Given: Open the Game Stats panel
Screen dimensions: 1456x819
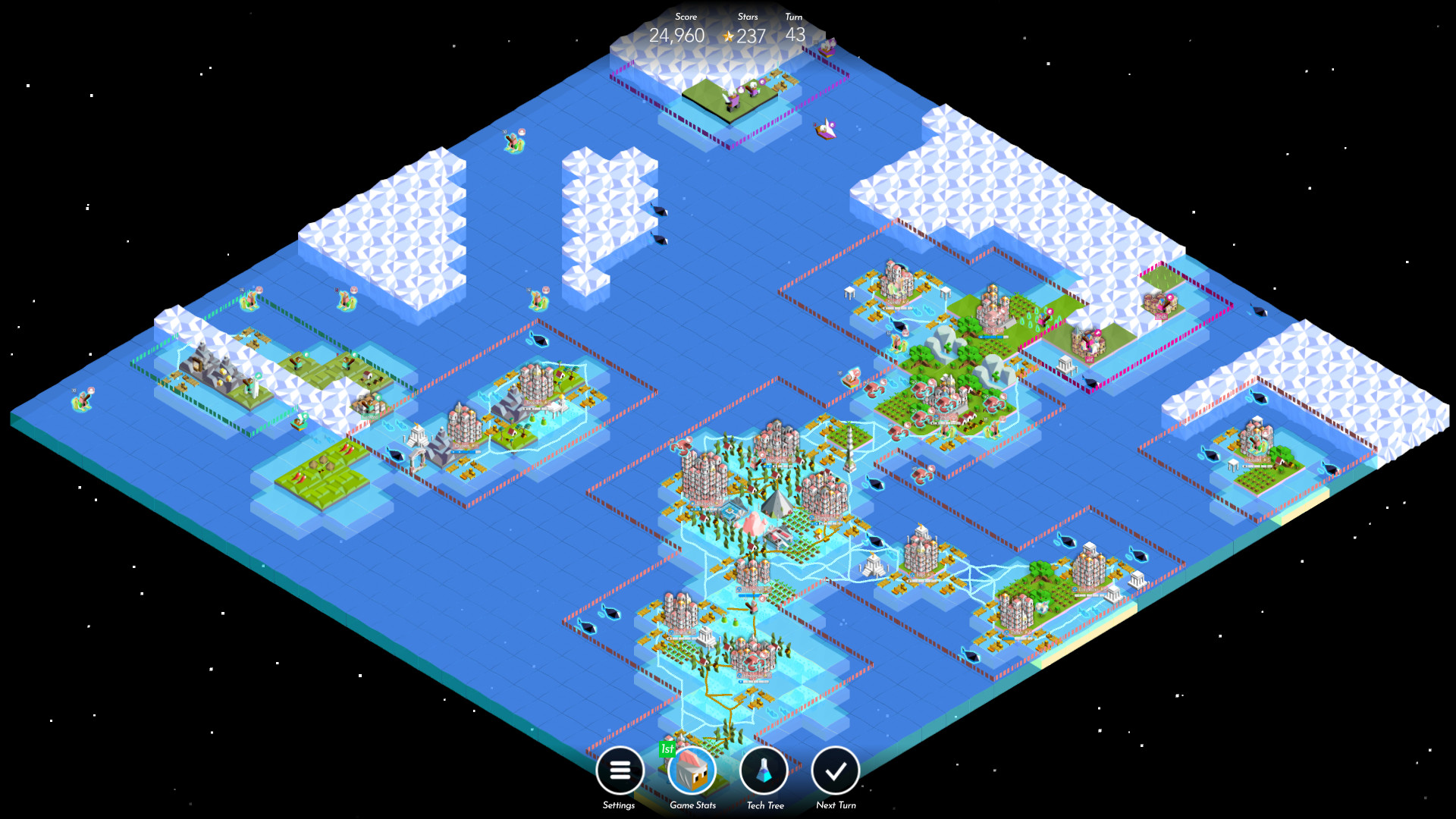Looking at the screenshot, I should click(691, 770).
